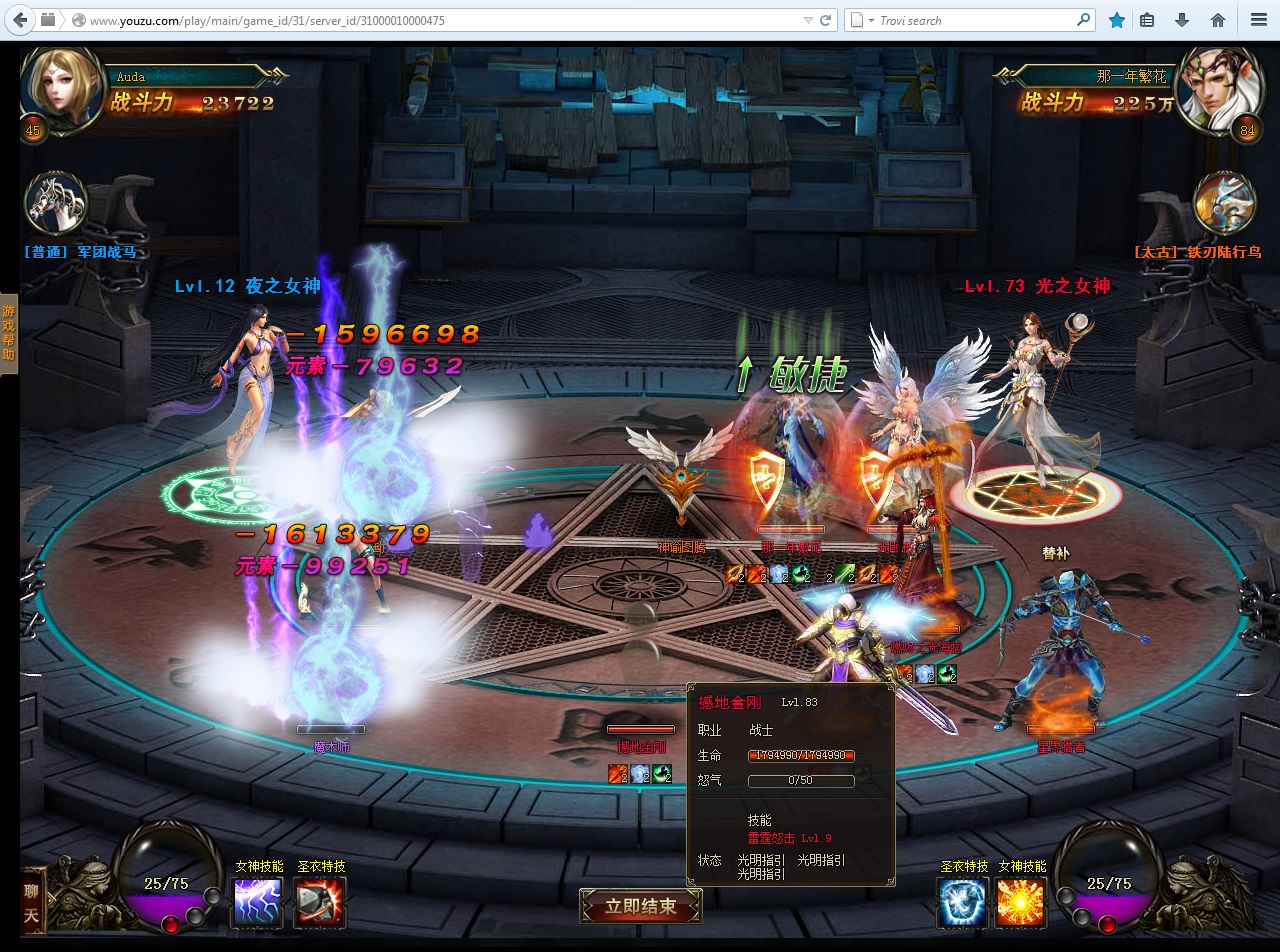Click the 立即结束 end battle button
This screenshot has height=952, width=1280.
click(640, 906)
